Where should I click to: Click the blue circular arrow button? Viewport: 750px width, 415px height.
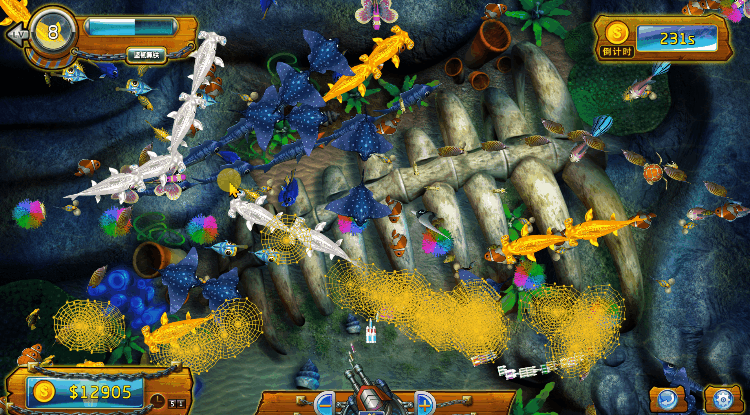(x=667, y=398)
